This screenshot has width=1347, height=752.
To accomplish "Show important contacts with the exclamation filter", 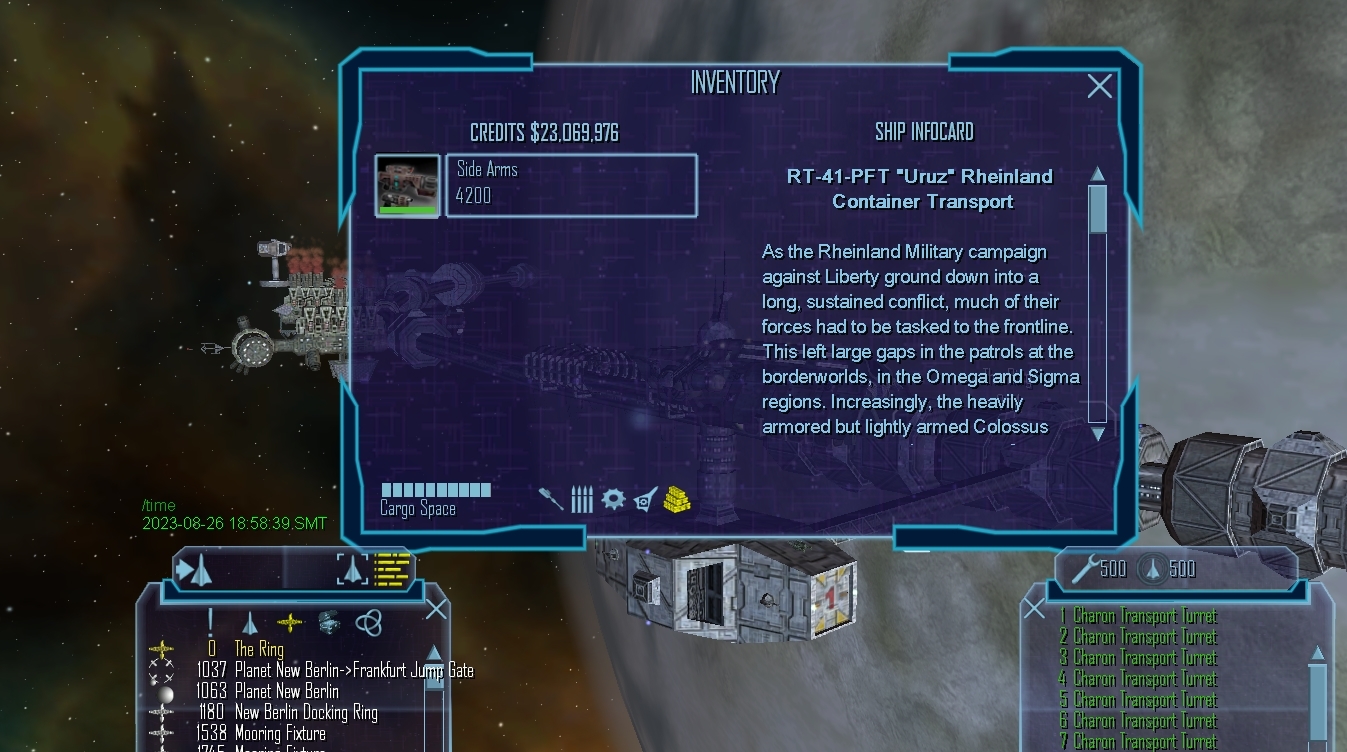I will pyautogui.click(x=211, y=622).
